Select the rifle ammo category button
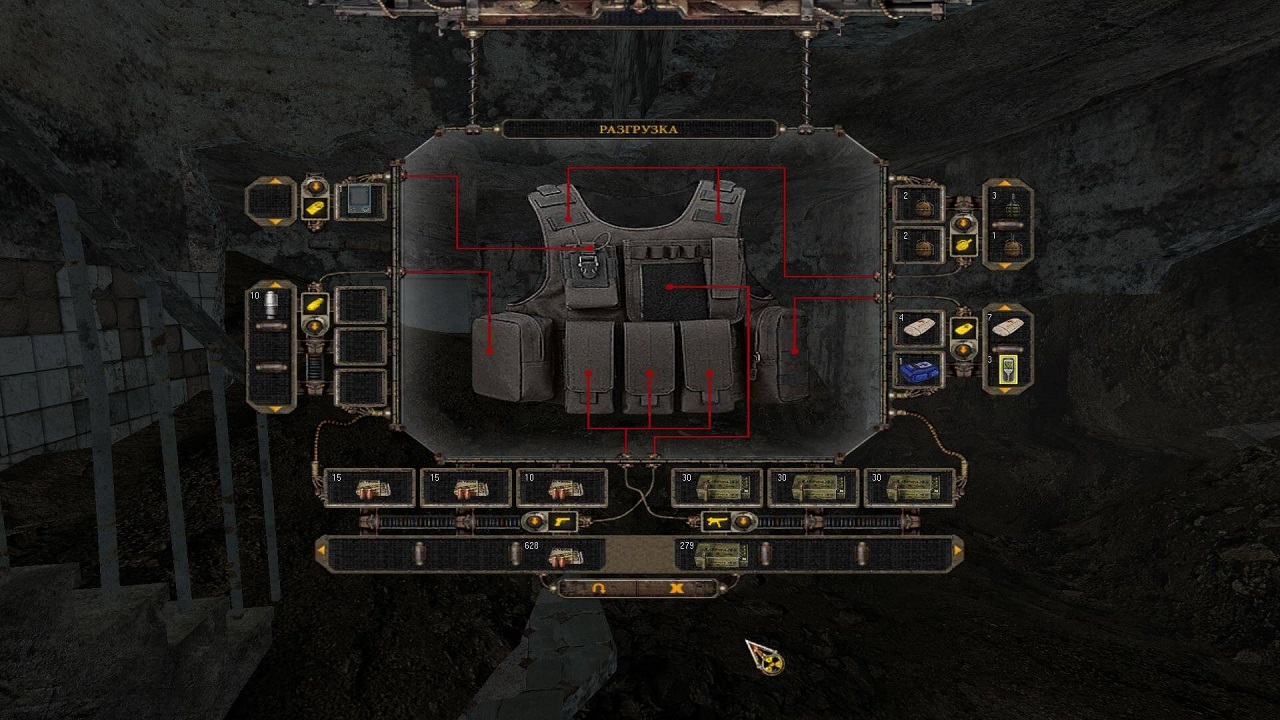1280x720 pixels. (715, 521)
